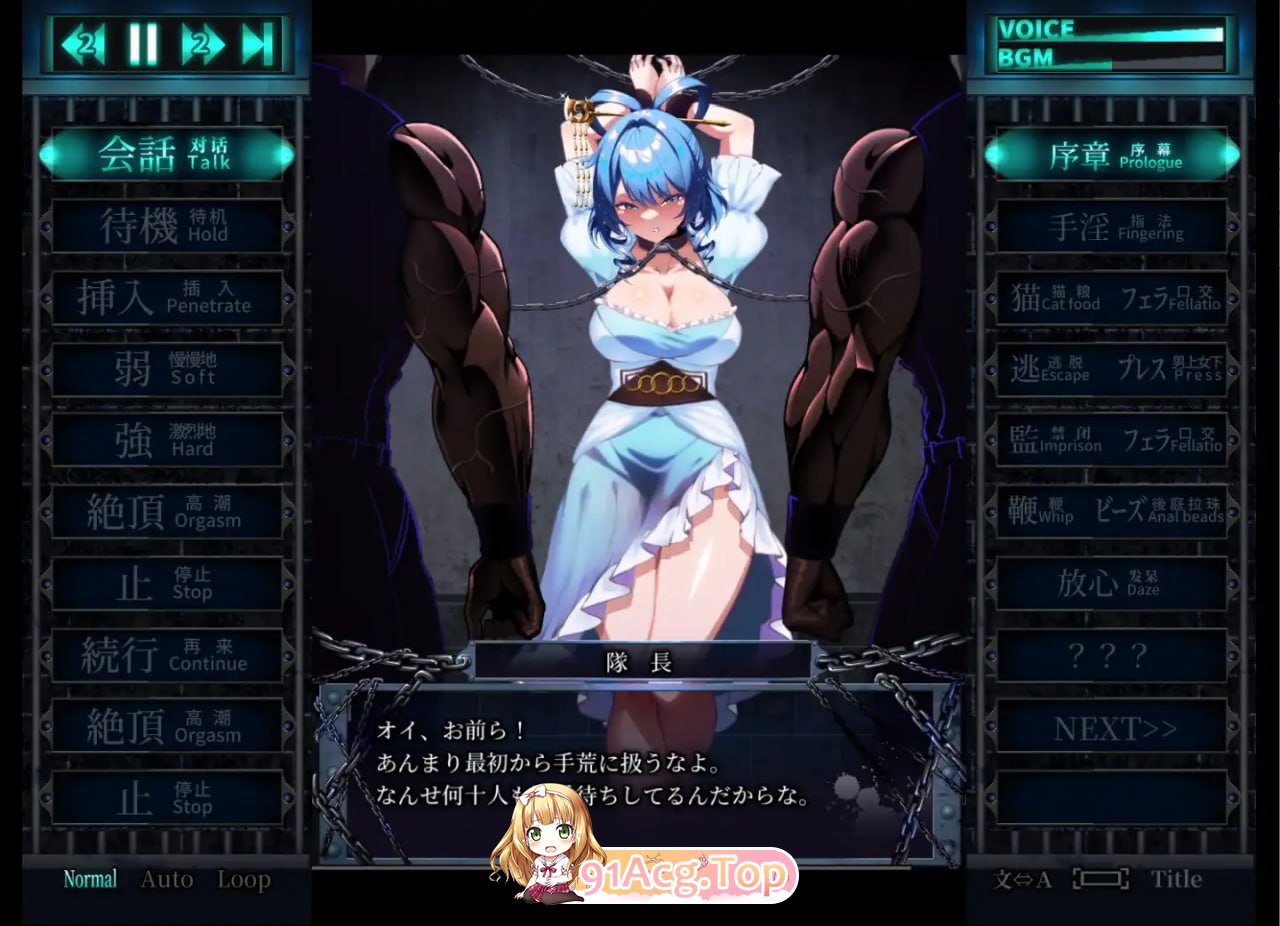Click the fast-forward icon marked 2
The width and height of the screenshot is (1280, 926).
tap(201, 42)
